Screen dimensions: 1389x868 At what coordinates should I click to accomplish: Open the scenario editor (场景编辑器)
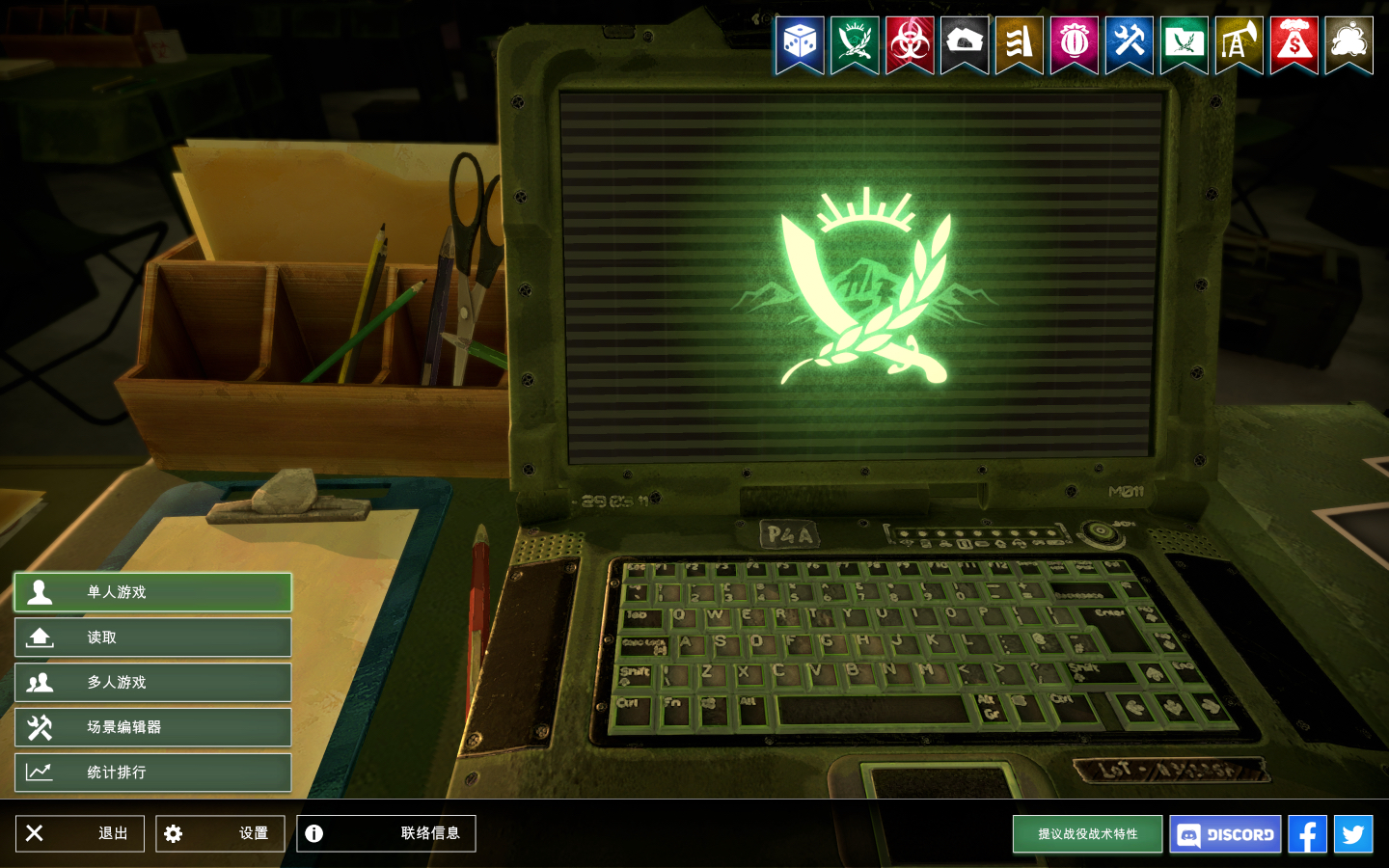[x=152, y=727]
